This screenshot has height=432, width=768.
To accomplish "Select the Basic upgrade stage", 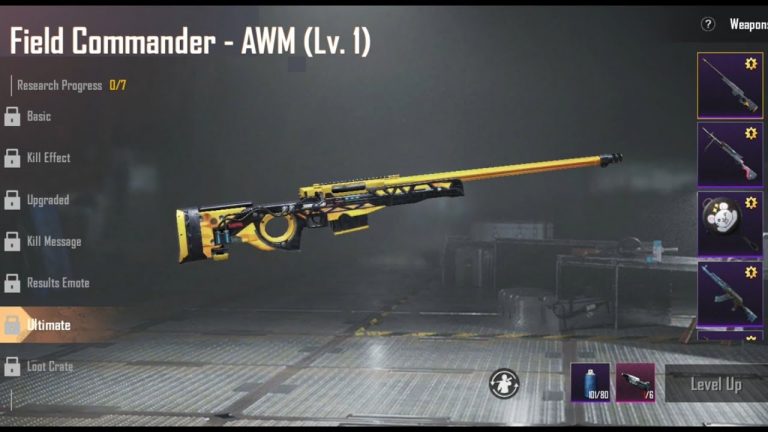I will point(38,116).
